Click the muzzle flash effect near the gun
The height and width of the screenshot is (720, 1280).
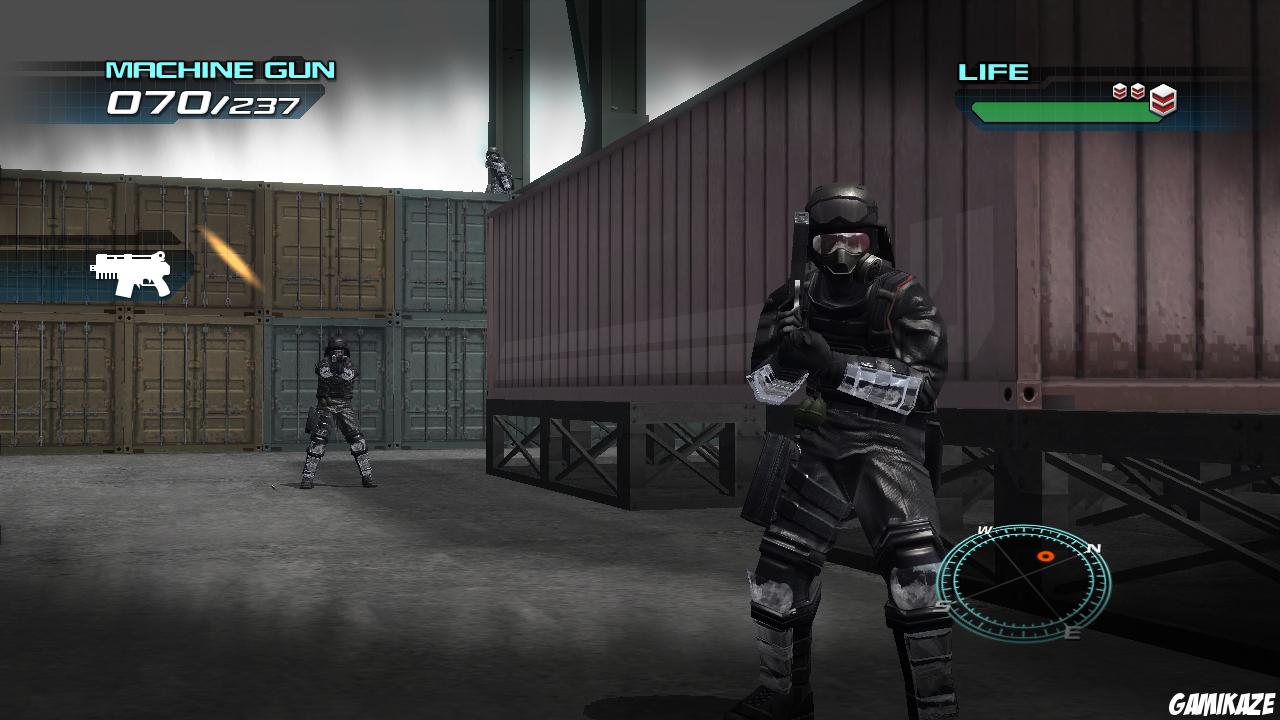[x=225, y=253]
